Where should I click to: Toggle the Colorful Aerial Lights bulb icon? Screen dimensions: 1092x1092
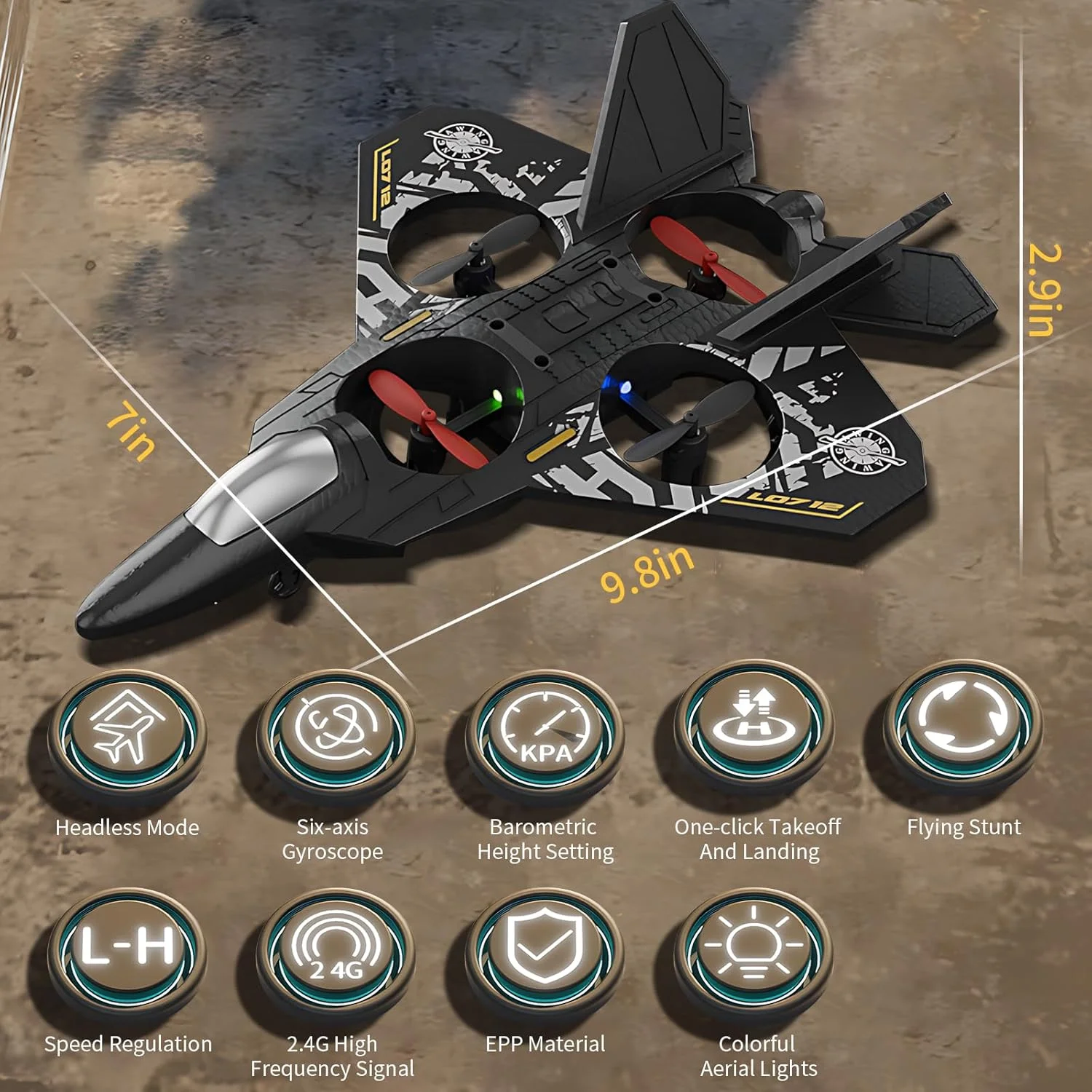coord(753,946)
